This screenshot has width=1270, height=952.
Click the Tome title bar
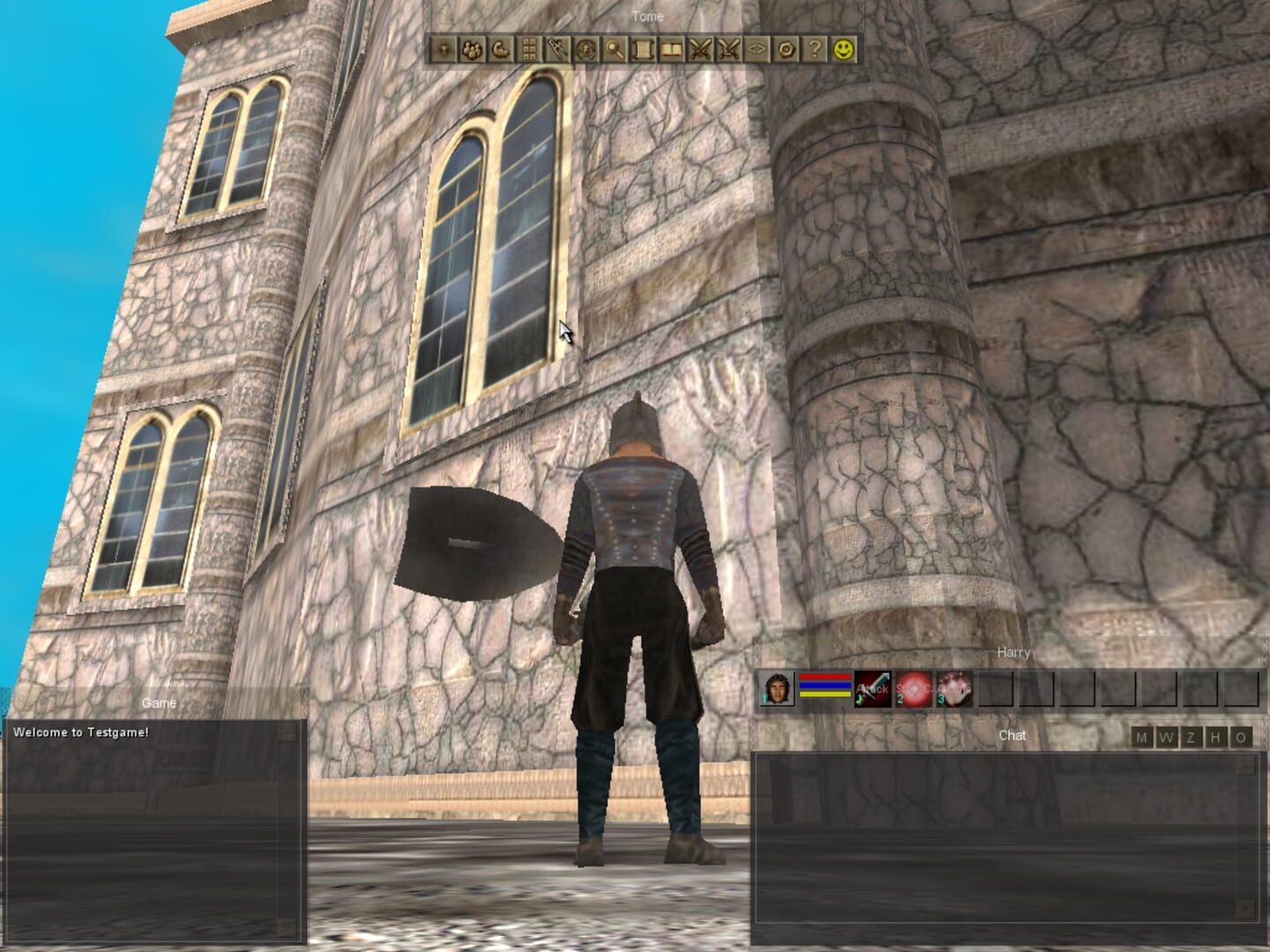click(x=647, y=16)
